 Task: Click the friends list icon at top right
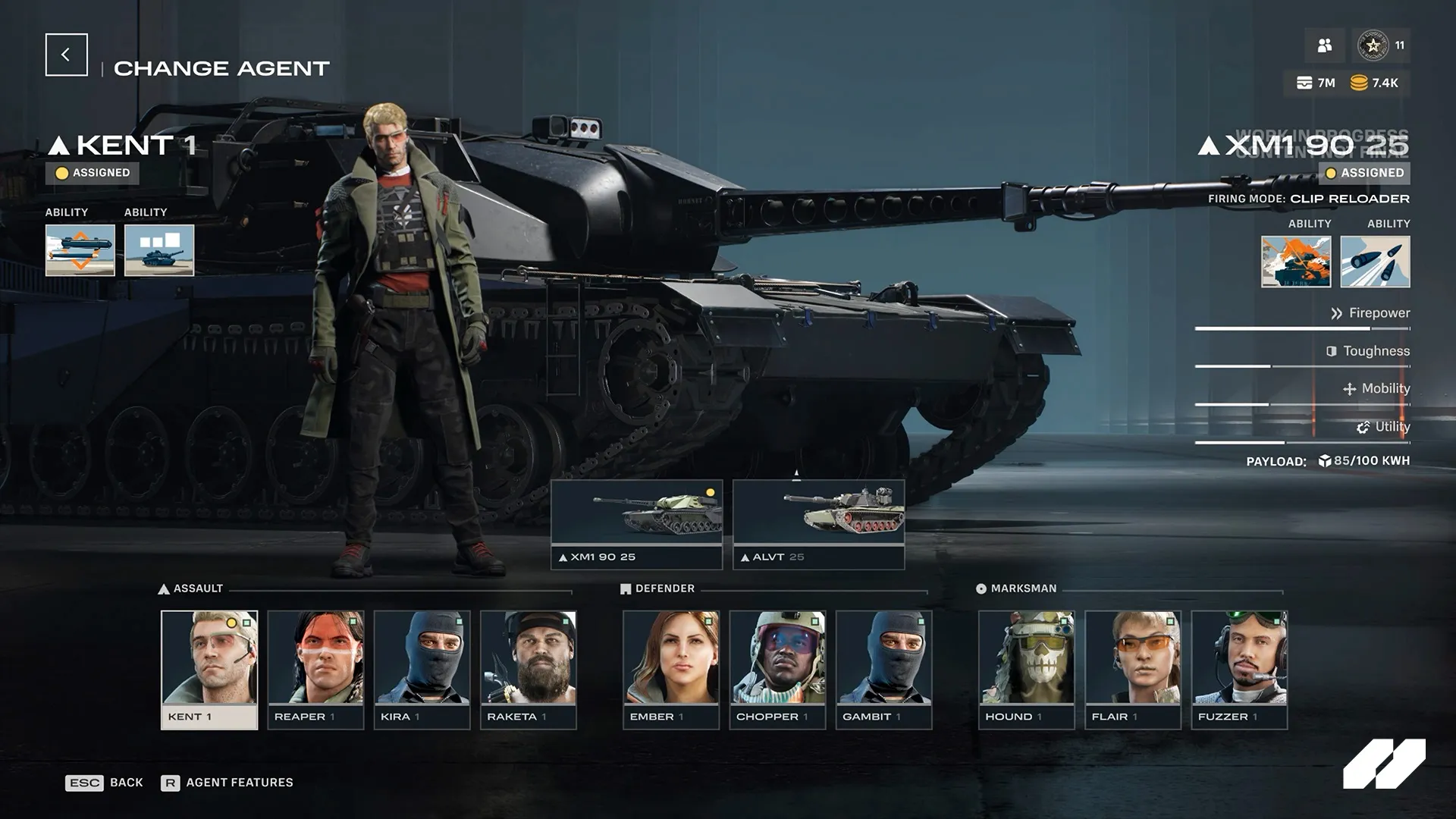point(1324,45)
